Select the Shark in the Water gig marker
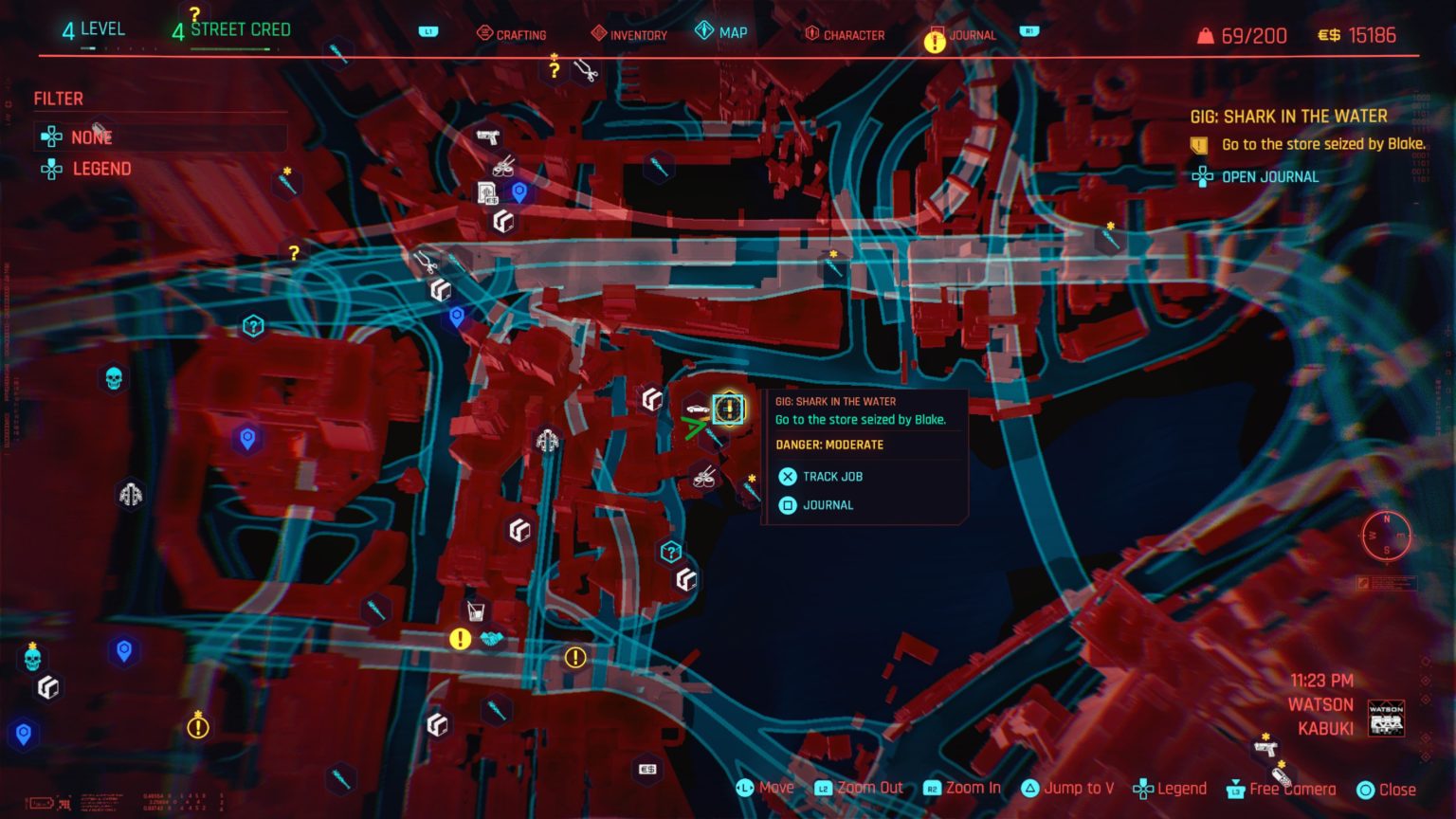The height and width of the screenshot is (819, 1456). [x=729, y=409]
